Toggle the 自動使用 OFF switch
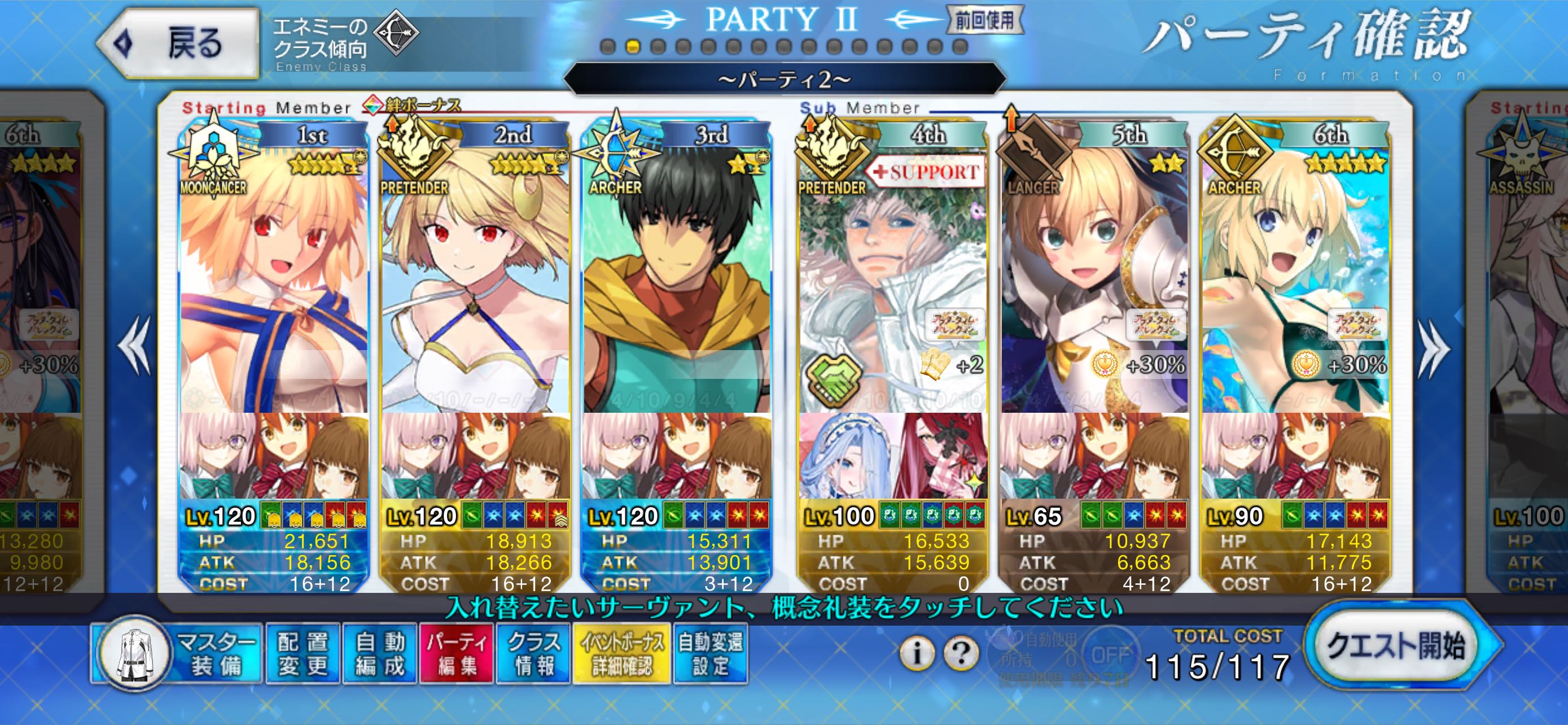This screenshot has width=1568, height=725. pos(1110,655)
